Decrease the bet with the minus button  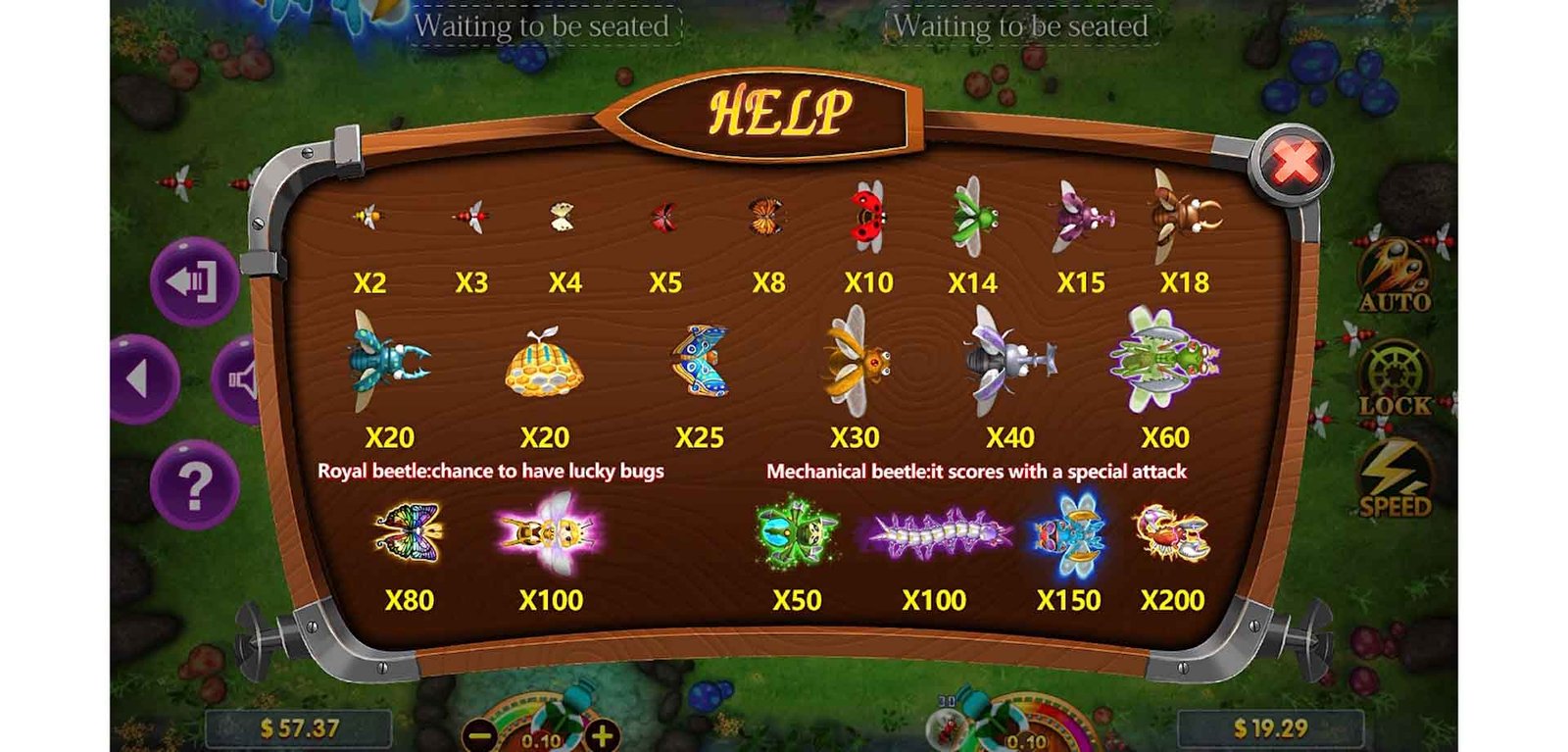pyautogui.click(x=480, y=733)
